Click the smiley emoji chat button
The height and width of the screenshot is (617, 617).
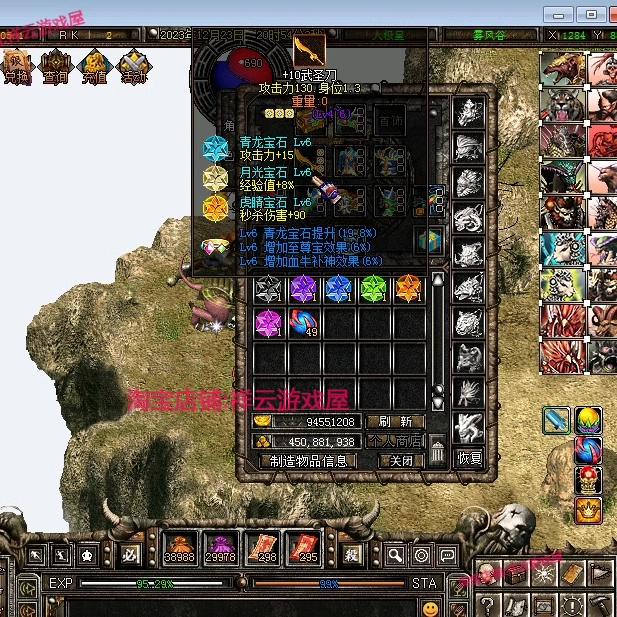pyautogui.click(x=430, y=607)
